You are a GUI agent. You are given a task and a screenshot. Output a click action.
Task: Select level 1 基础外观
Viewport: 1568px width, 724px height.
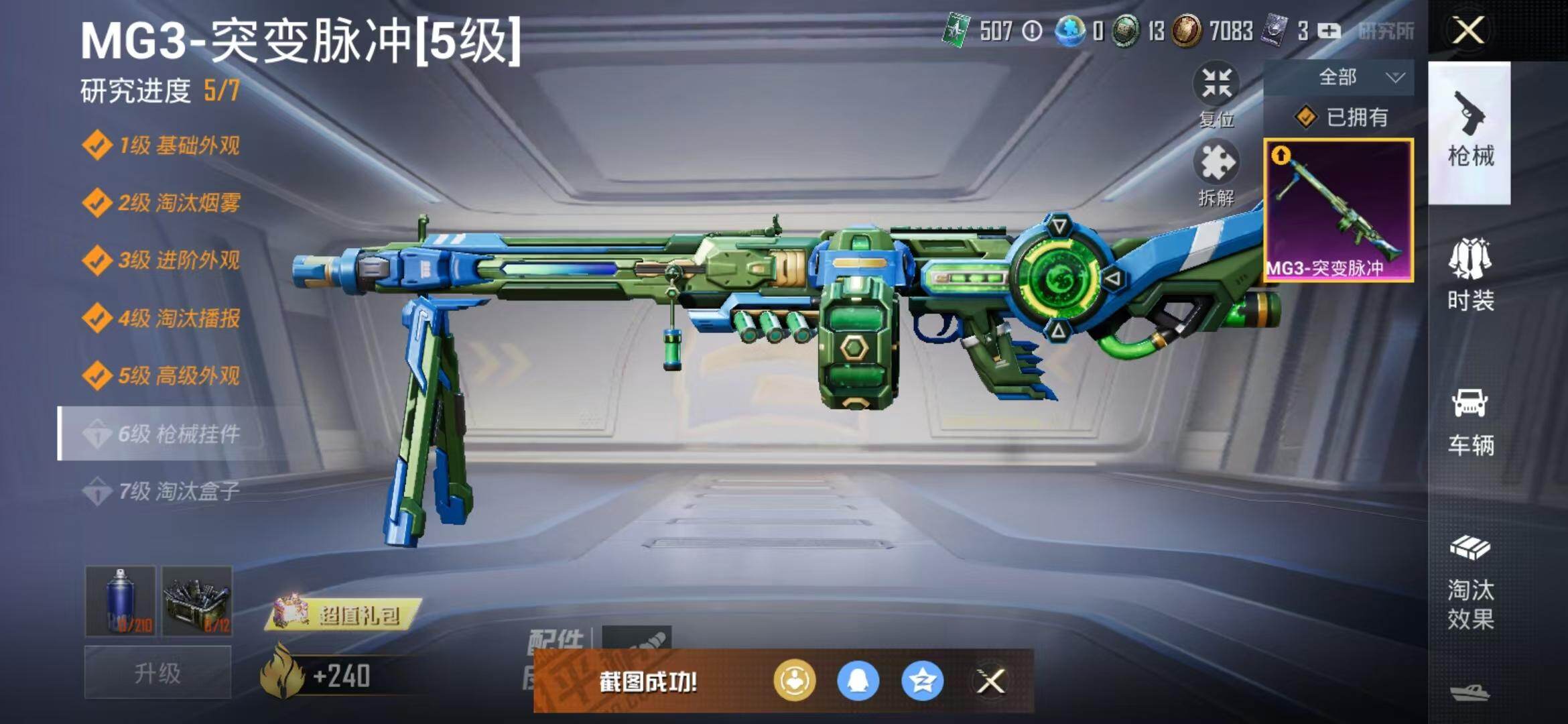(x=161, y=145)
